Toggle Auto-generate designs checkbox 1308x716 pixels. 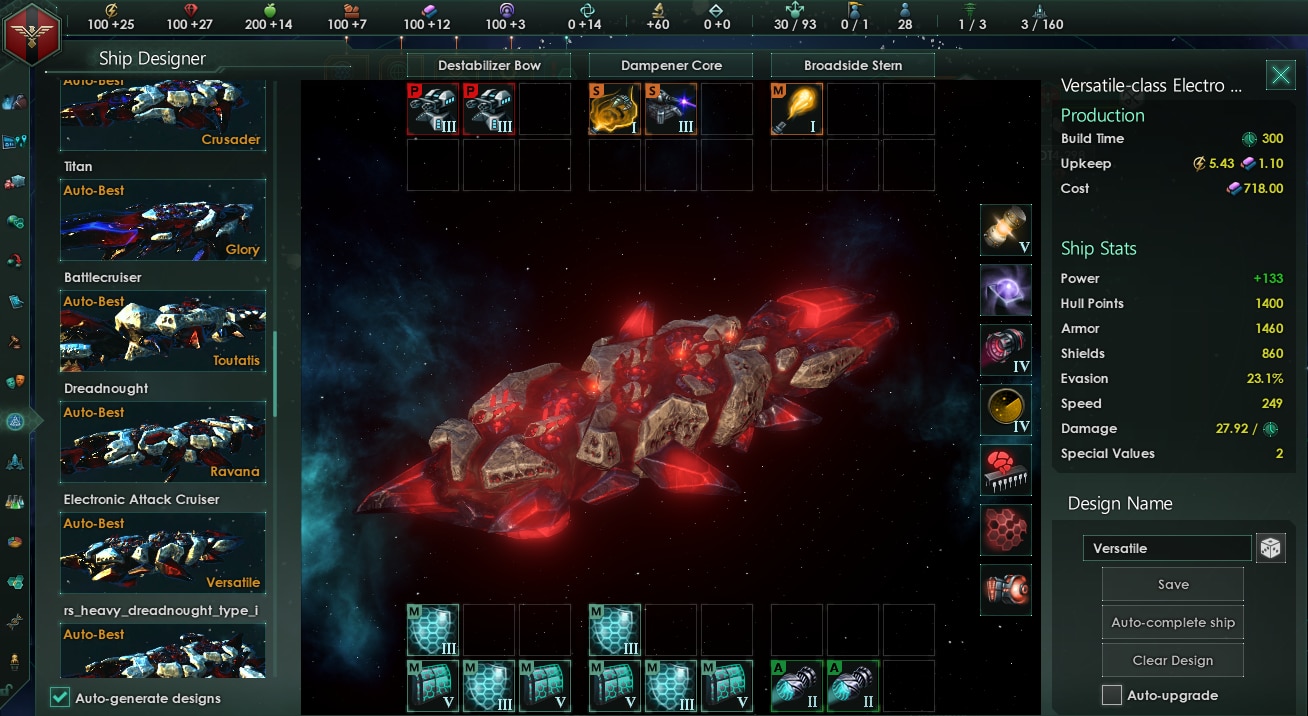tap(60, 698)
